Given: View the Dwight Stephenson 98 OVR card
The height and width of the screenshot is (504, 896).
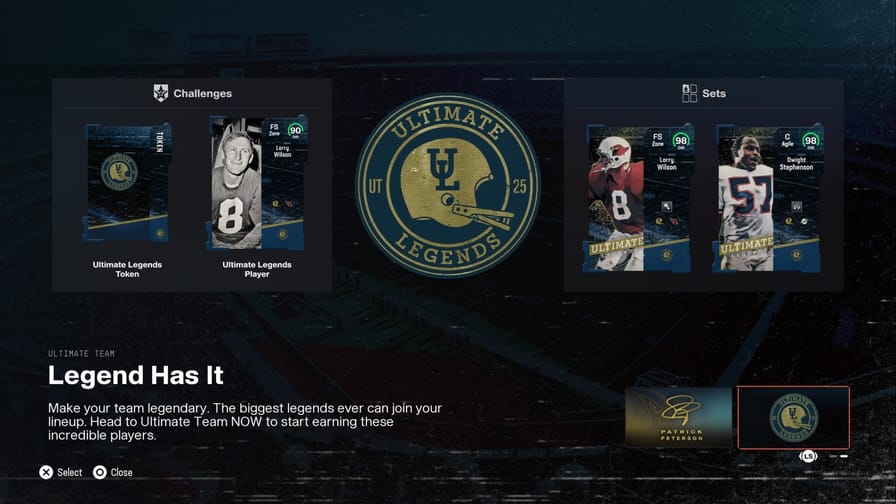Looking at the screenshot, I should (767, 198).
